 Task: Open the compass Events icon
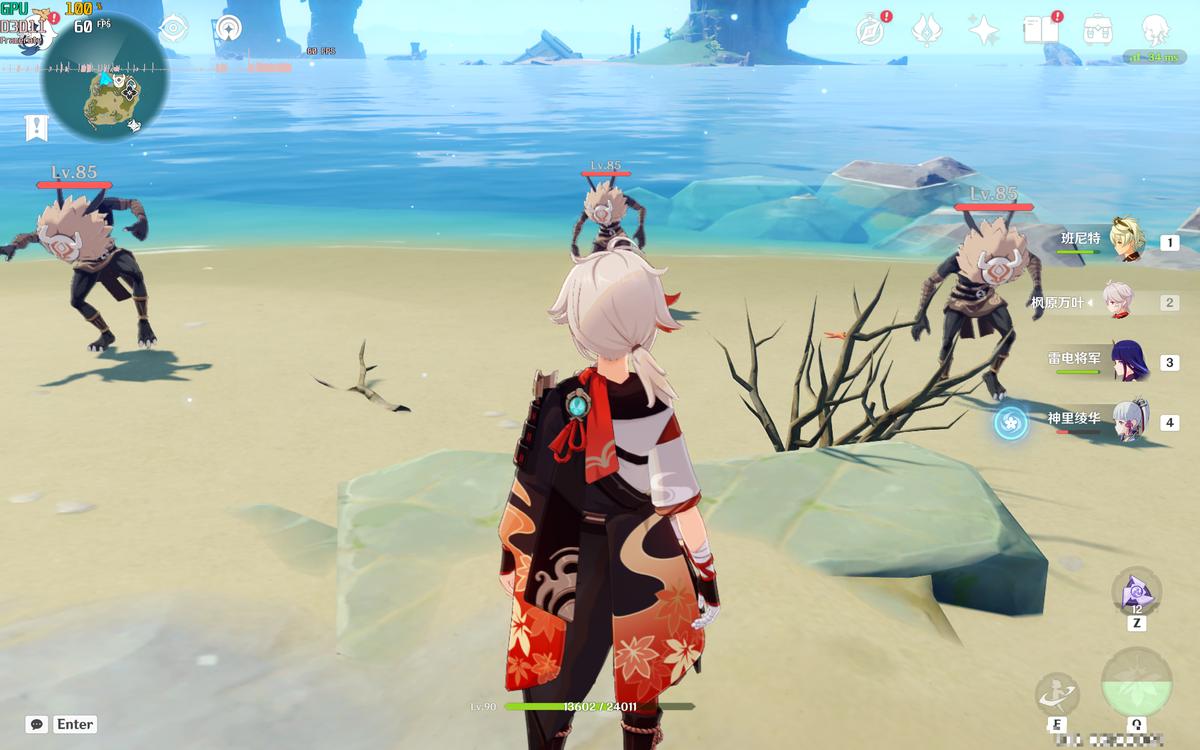870,30
